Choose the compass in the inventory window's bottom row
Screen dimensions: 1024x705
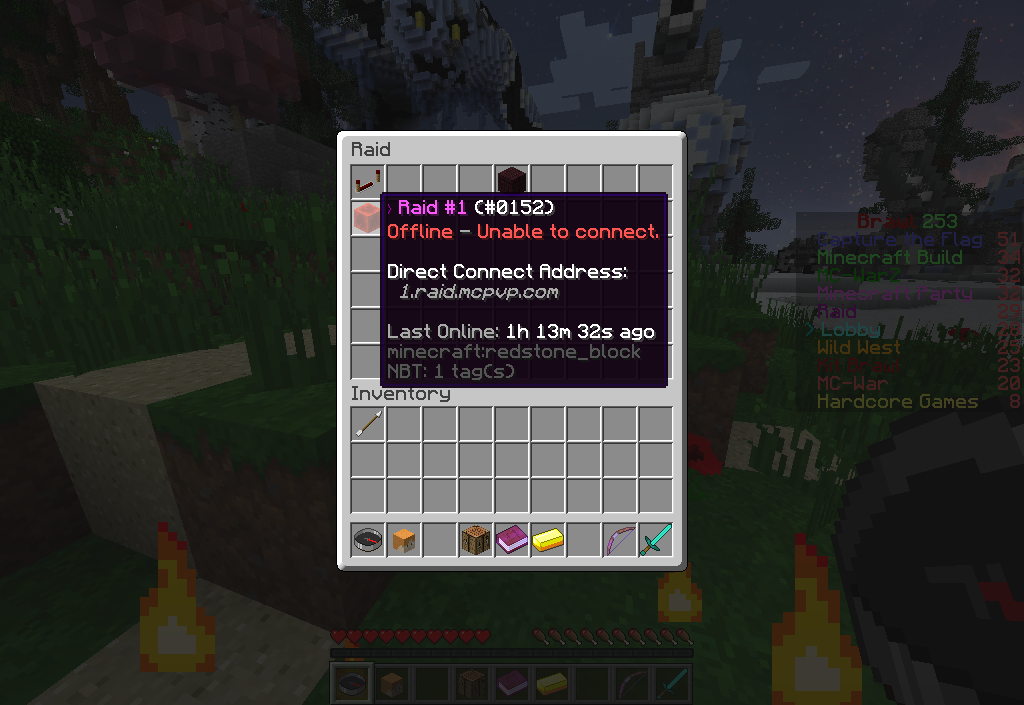click(367, 540)
